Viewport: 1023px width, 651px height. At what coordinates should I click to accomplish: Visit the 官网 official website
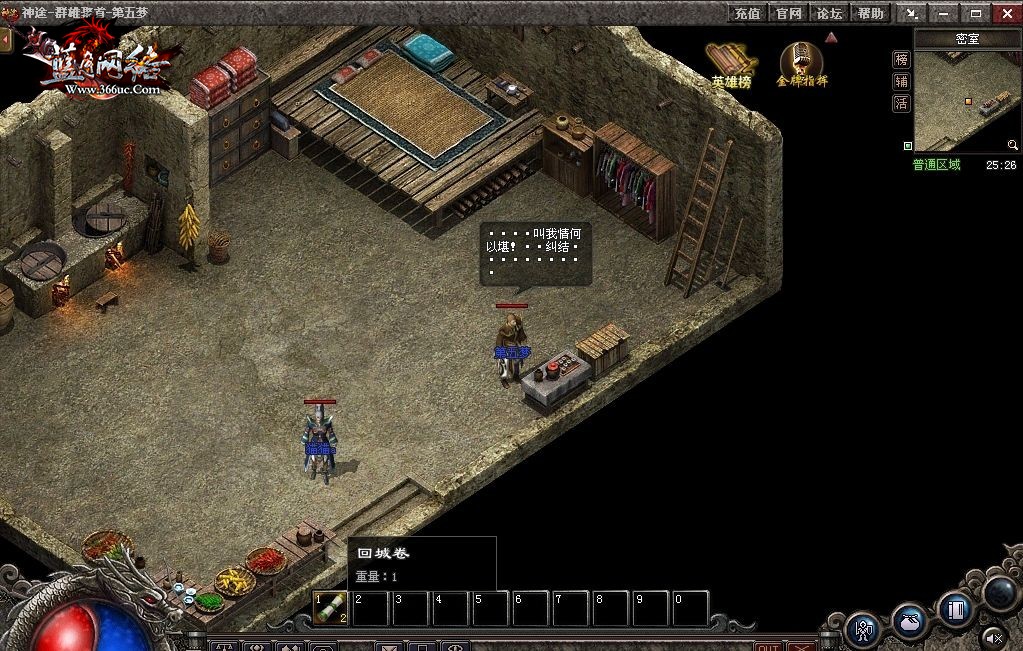point(789,13)
